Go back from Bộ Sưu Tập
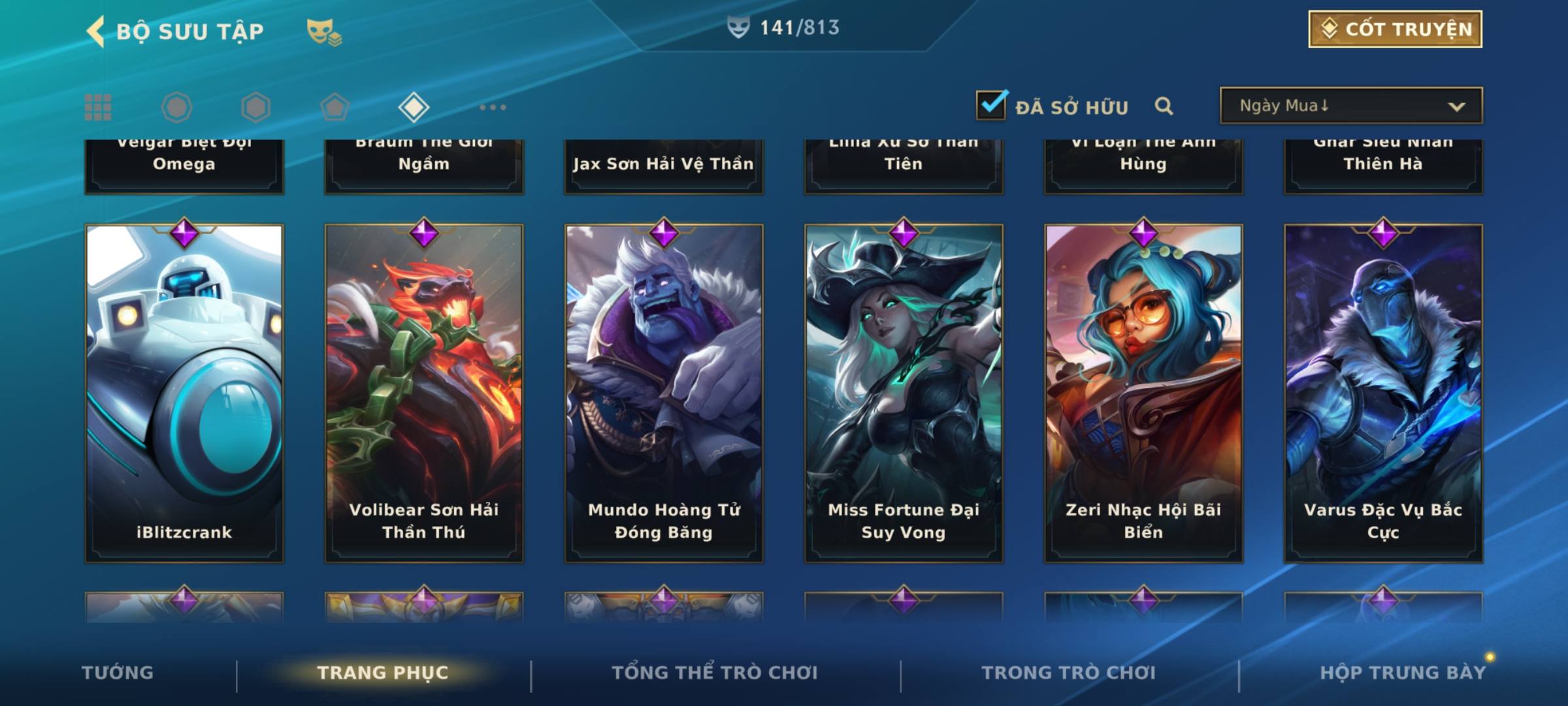Image resolution: width=1568 pixels, height=706 pixels. 95,31
